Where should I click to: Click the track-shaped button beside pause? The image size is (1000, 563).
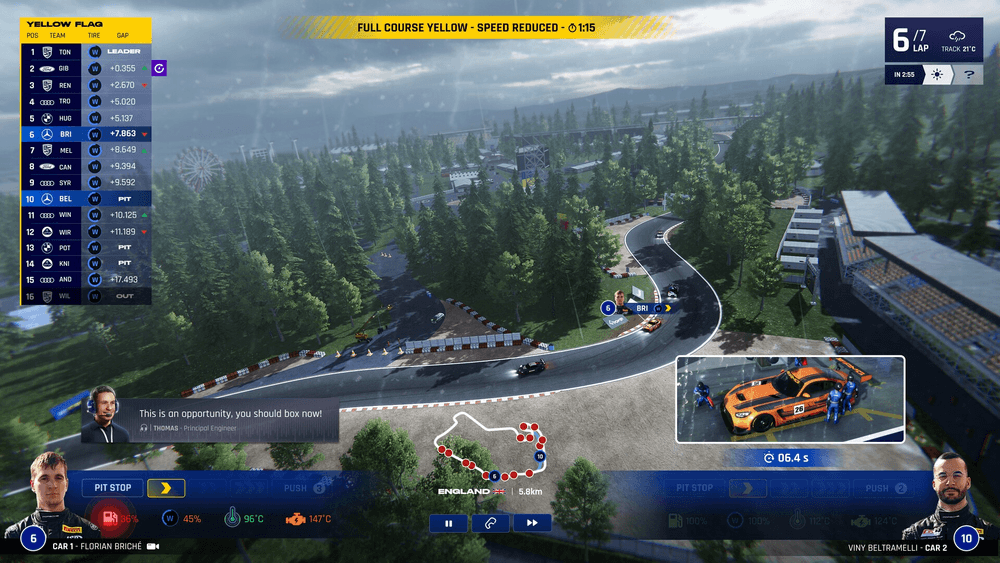[x=491, y=522]
